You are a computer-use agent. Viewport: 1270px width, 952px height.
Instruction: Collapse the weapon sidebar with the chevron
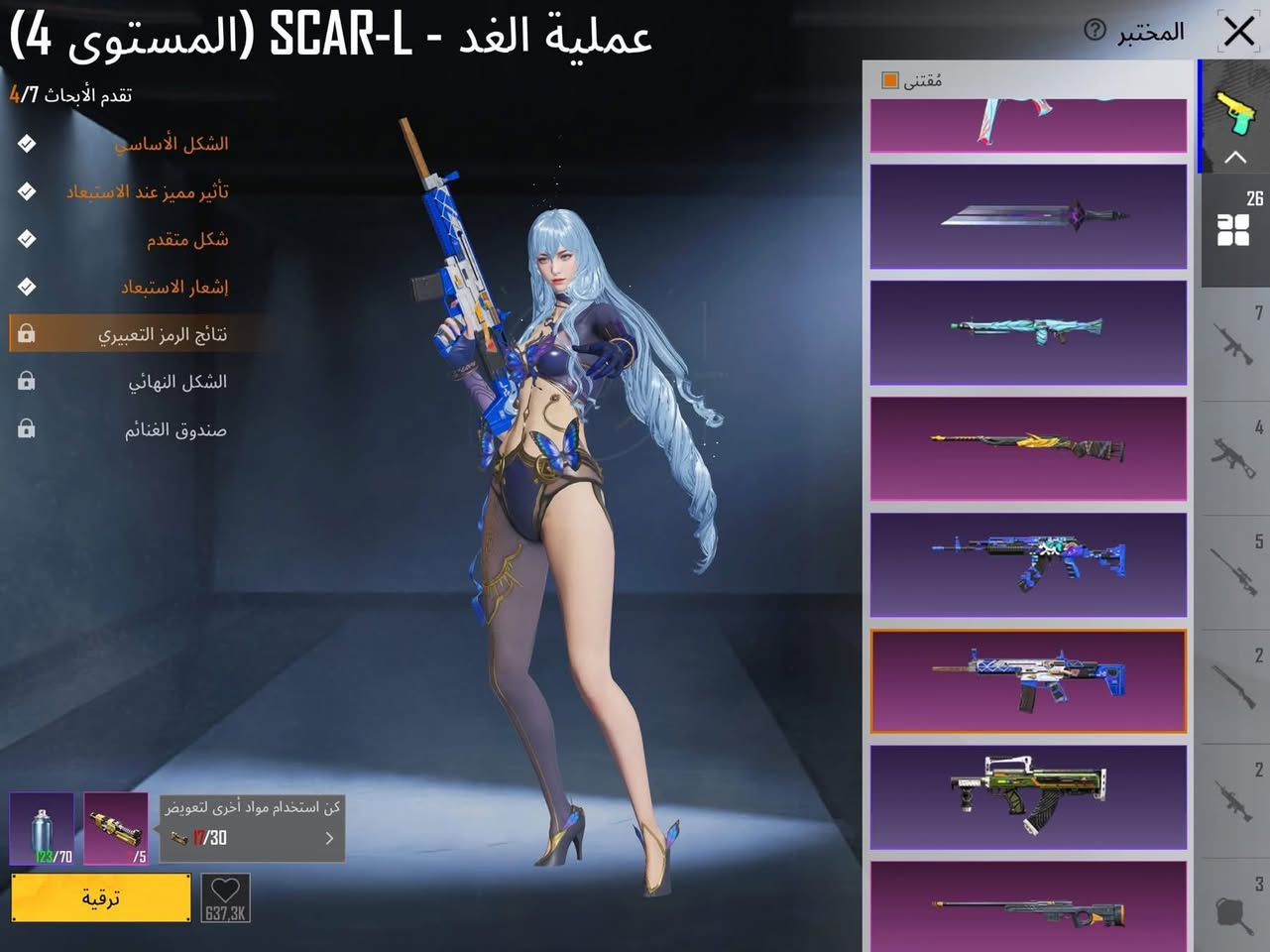pyautogui.click(x=1234, y=157)
